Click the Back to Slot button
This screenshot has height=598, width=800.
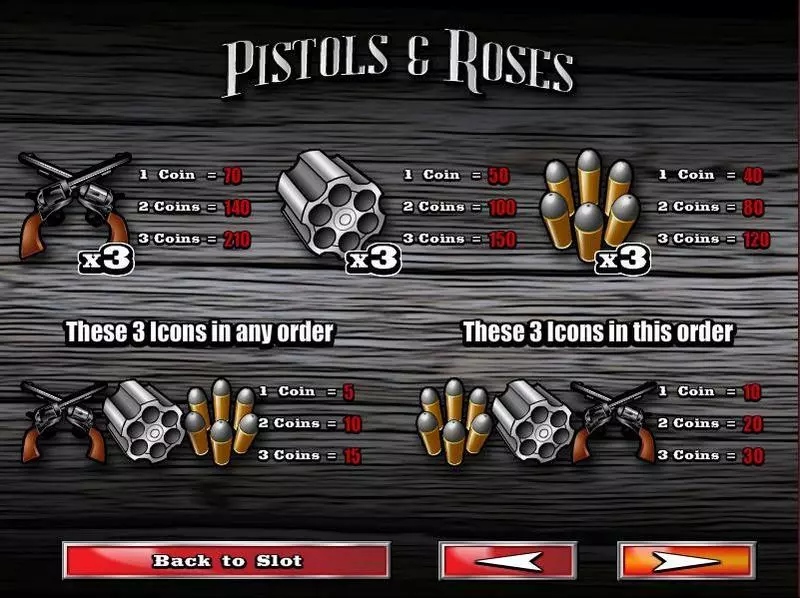(x=226, y=560)
